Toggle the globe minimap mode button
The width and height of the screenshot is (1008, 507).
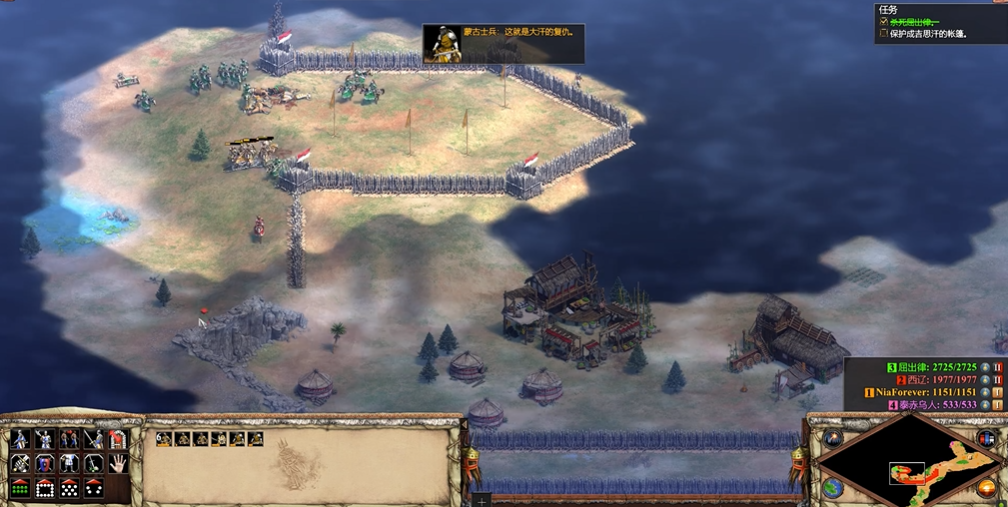833,487
